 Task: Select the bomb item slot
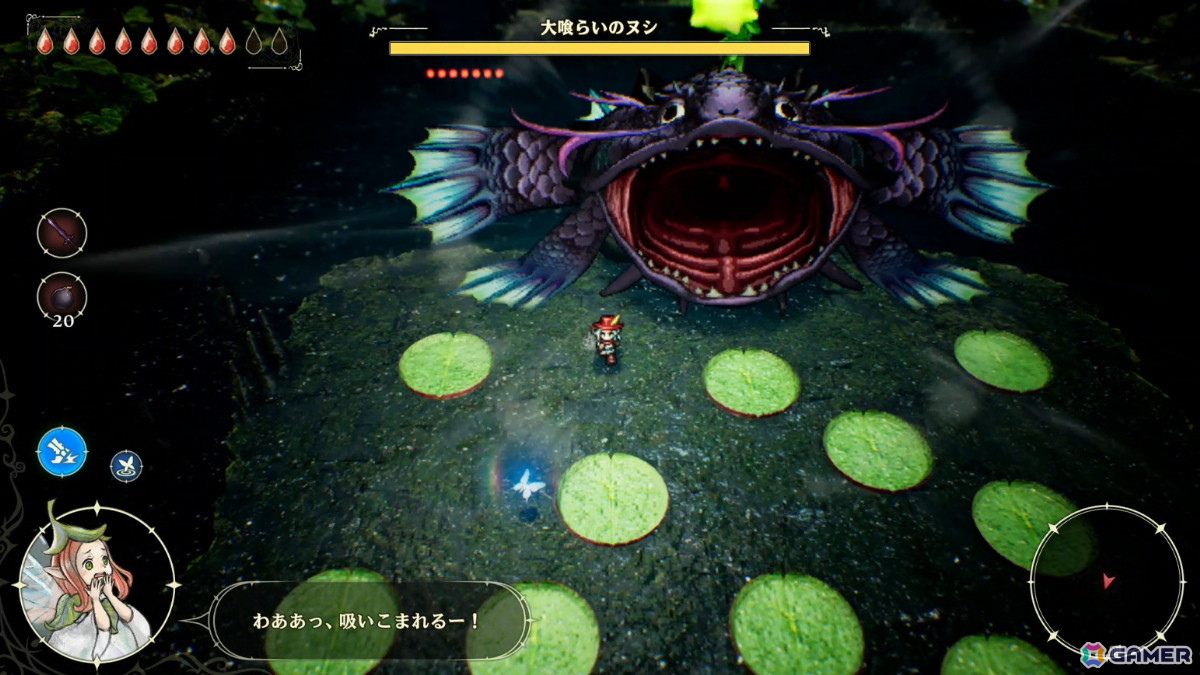[x=62, y=296]
